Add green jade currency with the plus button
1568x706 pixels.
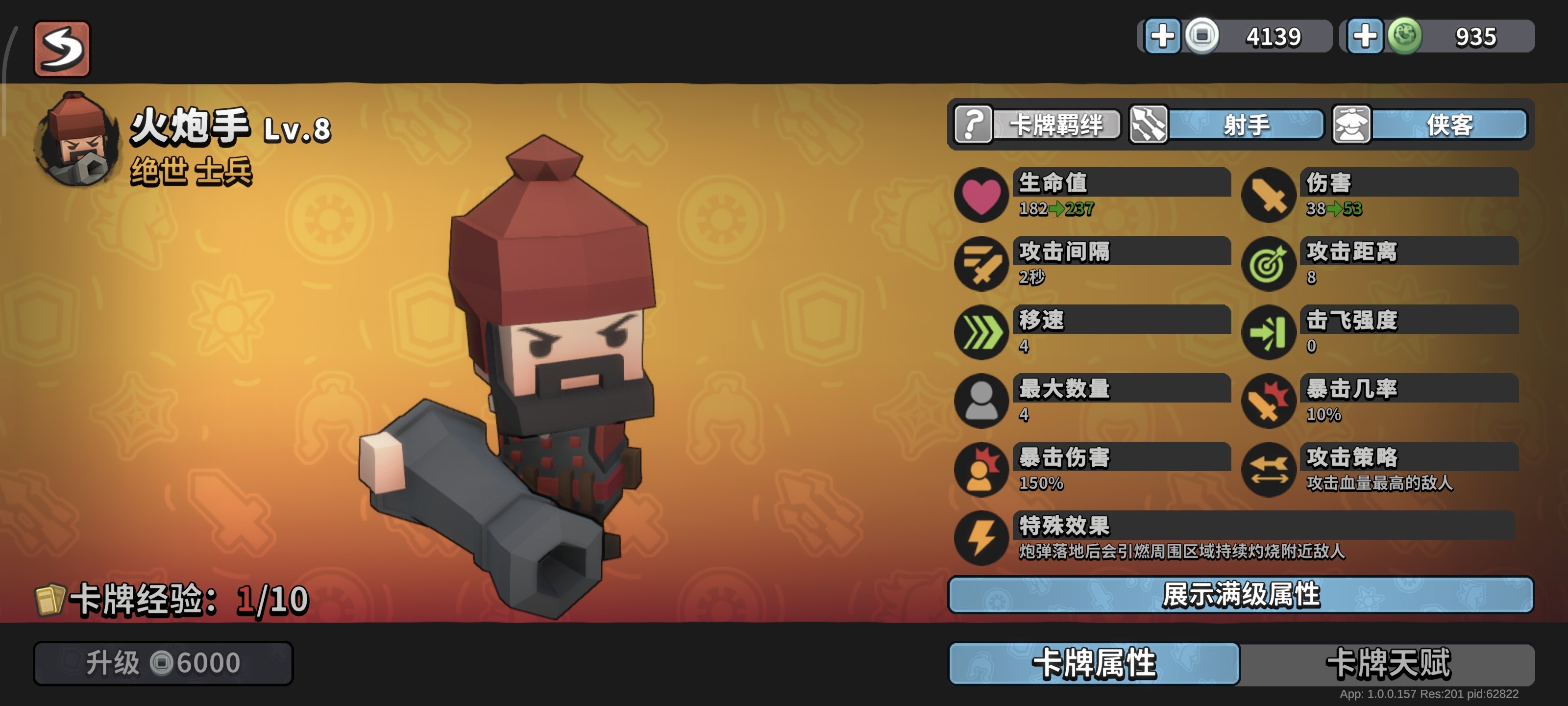click(1364, 36)
